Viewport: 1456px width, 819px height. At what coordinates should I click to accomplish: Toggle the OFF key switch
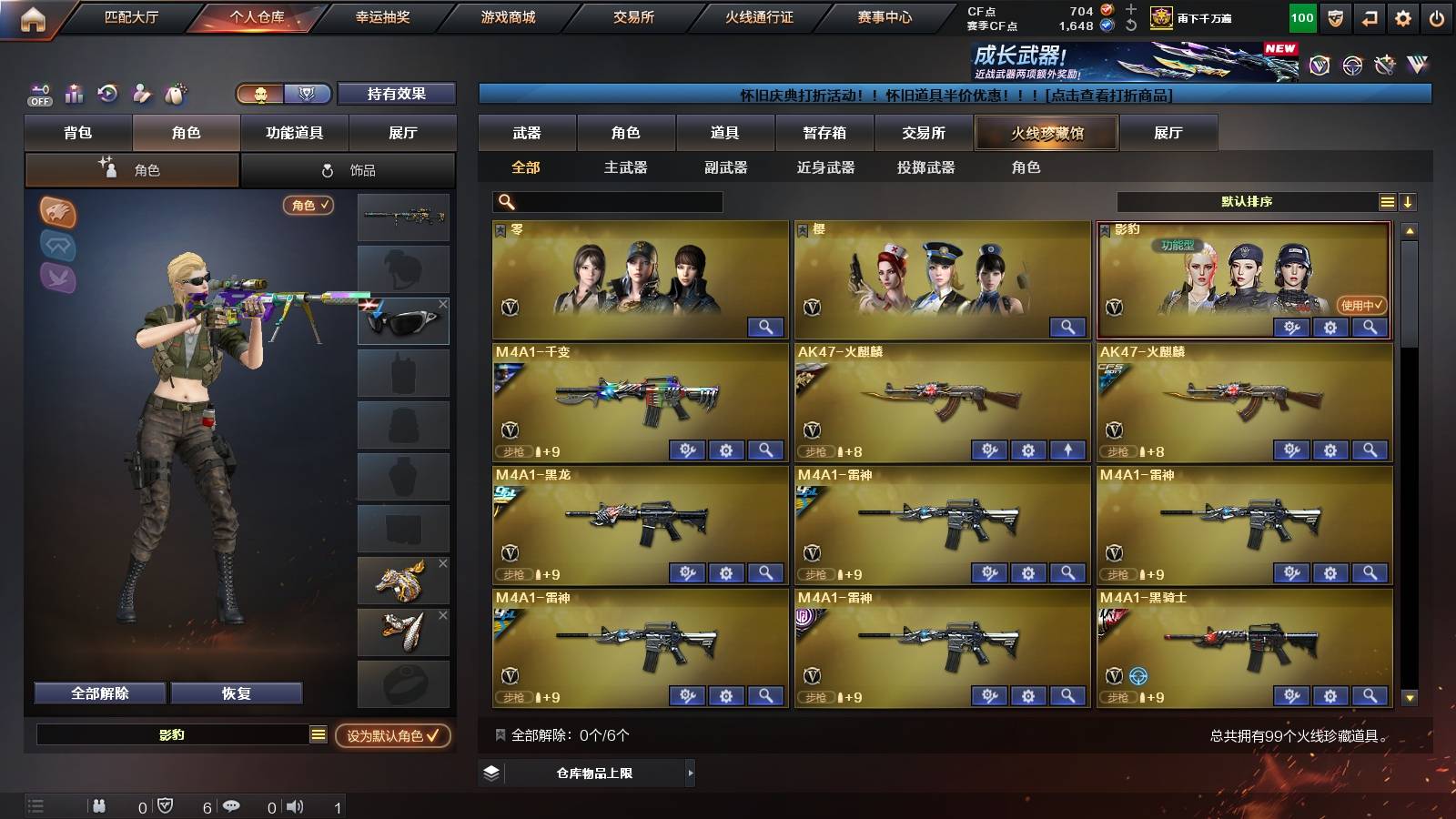coord(38,93)
